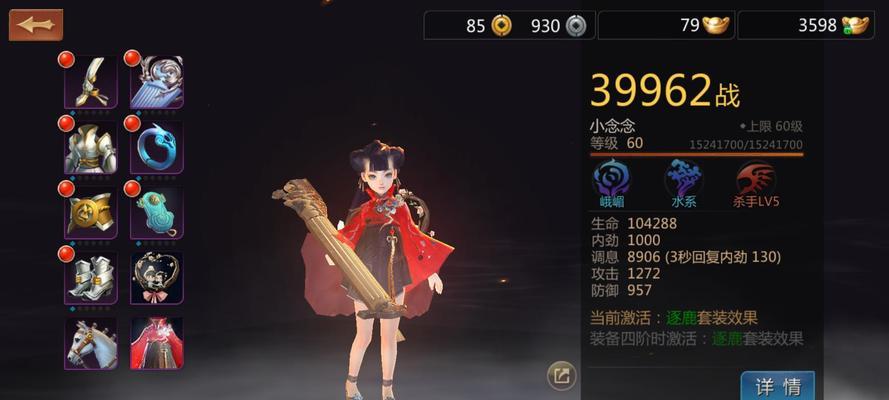Select the silver boots equipment slot
The height and width of the screenshot is (400, 889).
point(91,277)
